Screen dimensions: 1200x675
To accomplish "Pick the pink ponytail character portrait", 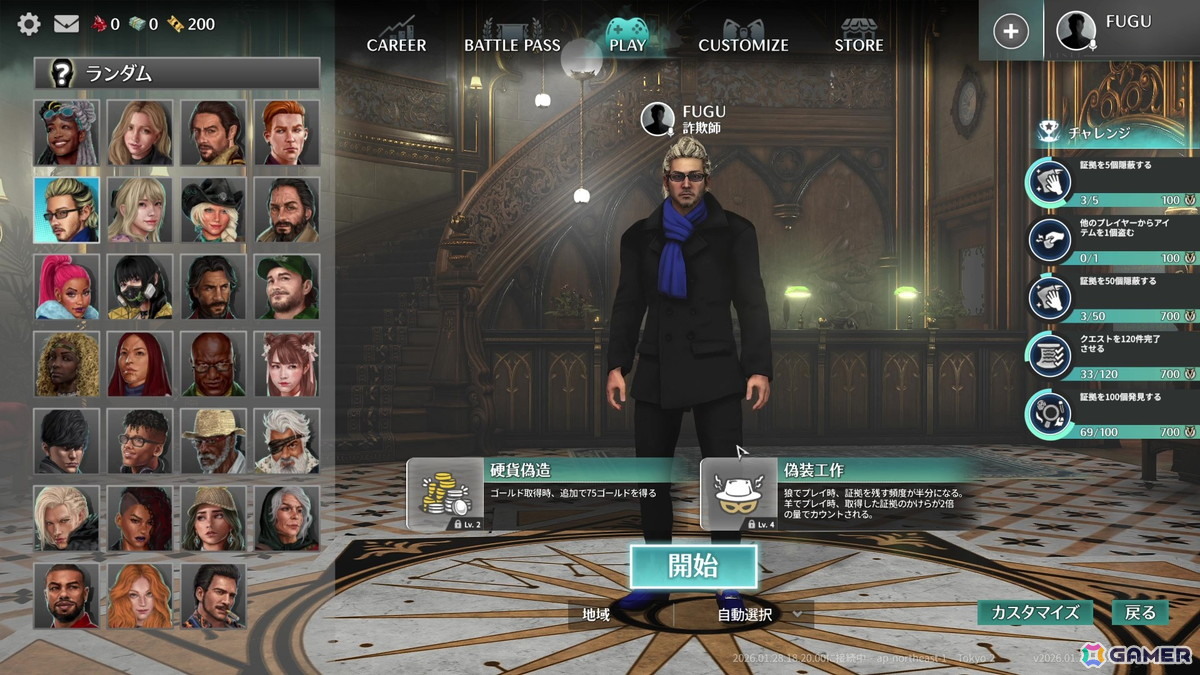I will 66,287.
